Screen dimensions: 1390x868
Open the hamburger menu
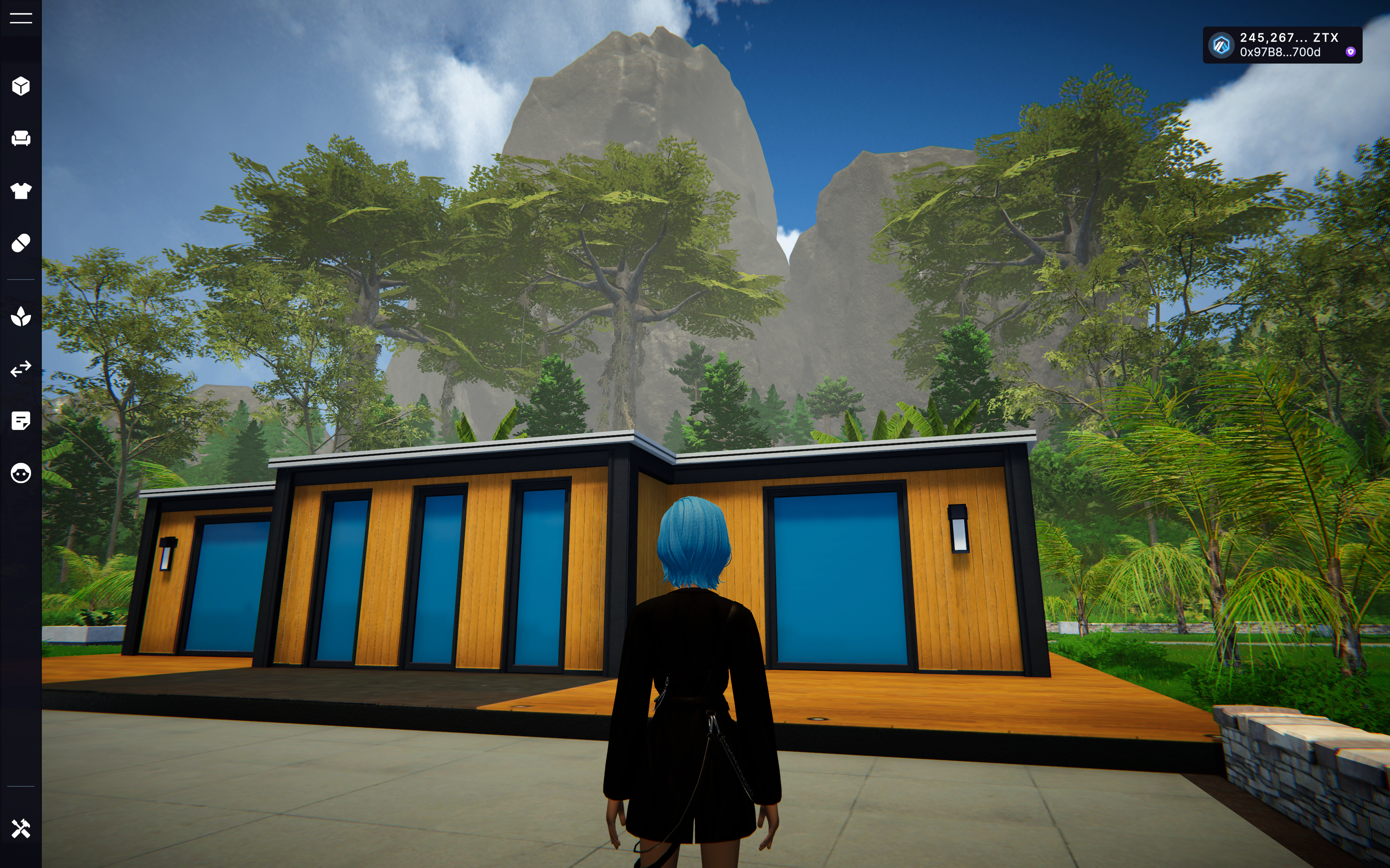21,19
